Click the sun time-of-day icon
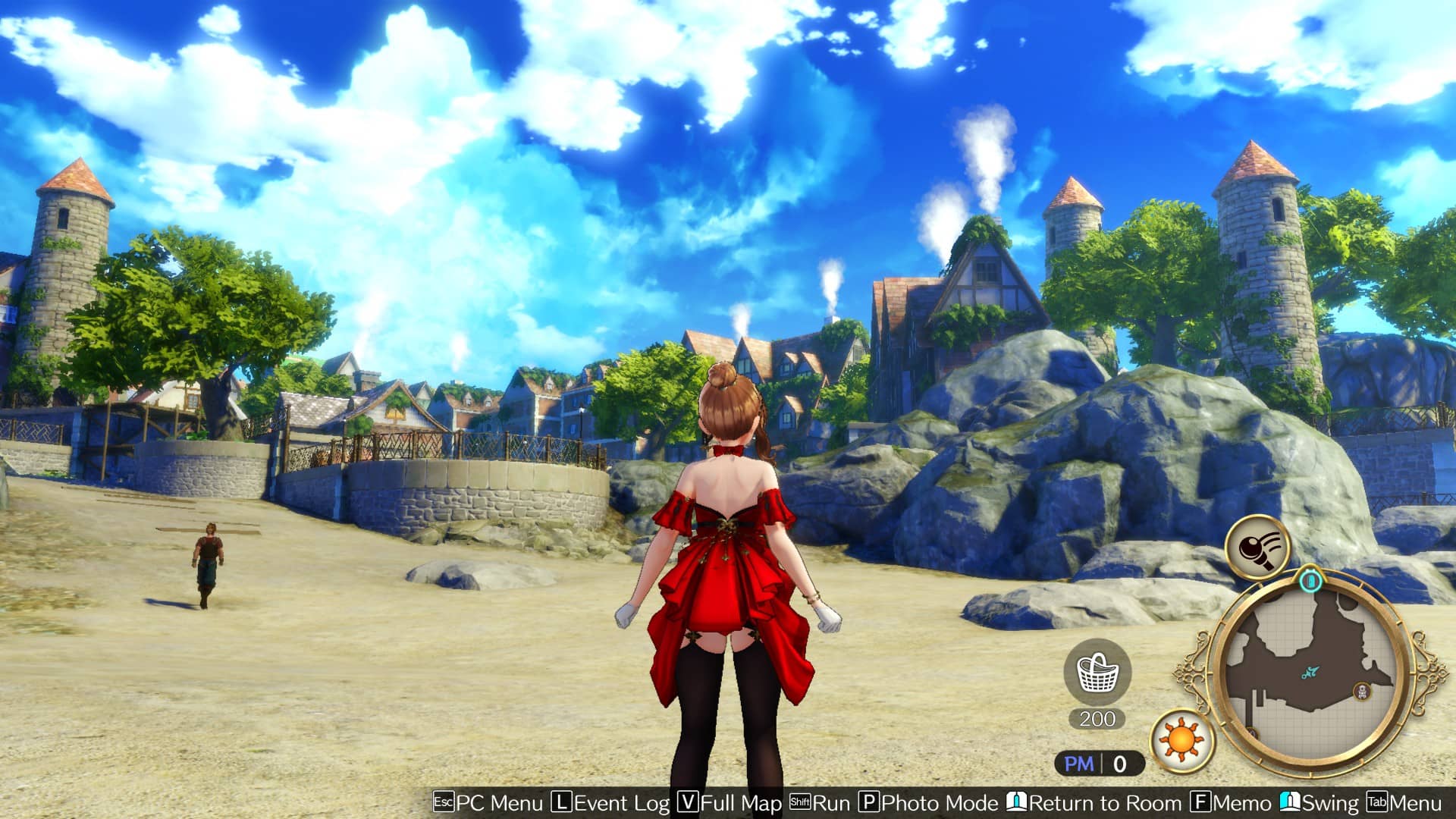 click(x=1182, y=739)
